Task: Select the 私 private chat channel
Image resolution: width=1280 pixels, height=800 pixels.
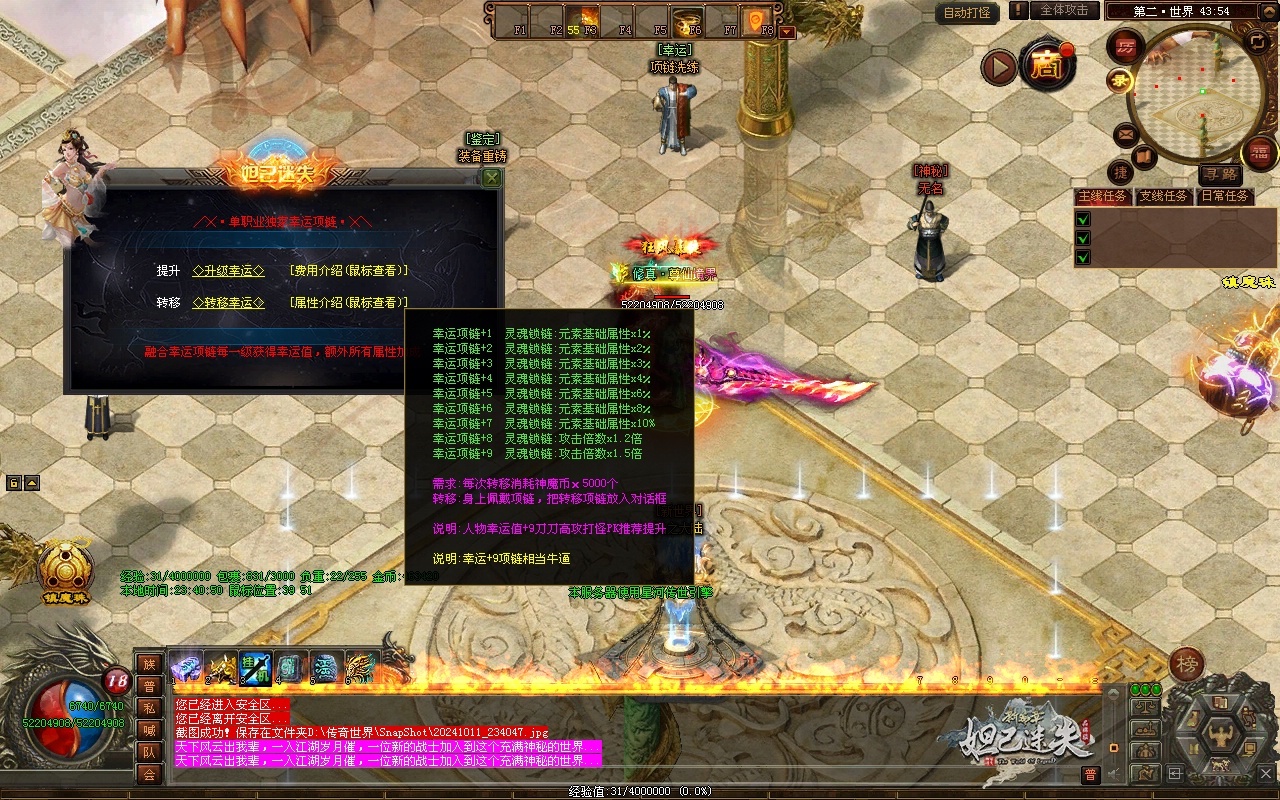Action: coord(149,708)
